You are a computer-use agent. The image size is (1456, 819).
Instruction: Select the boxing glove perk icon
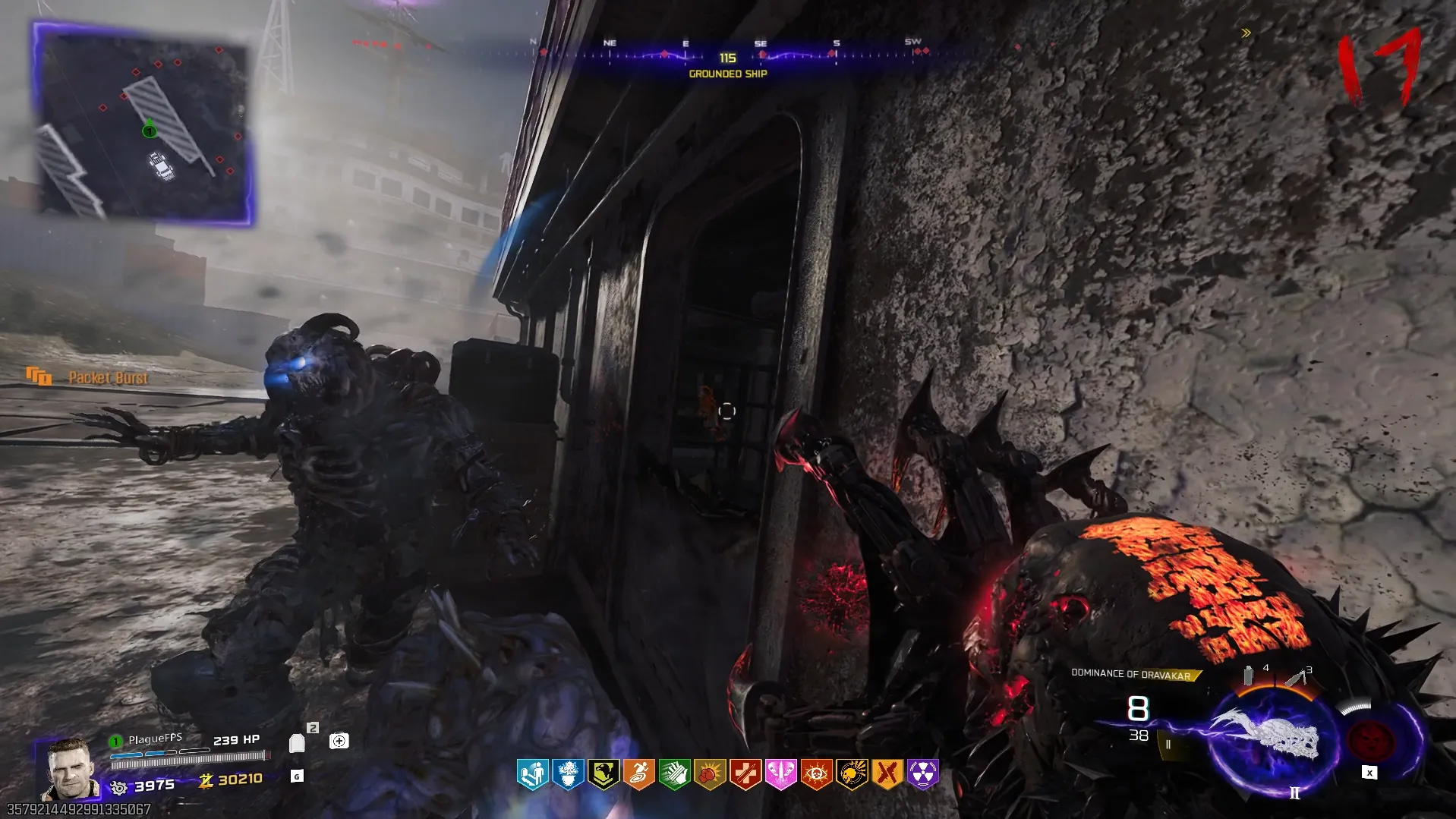pos(710,774)
